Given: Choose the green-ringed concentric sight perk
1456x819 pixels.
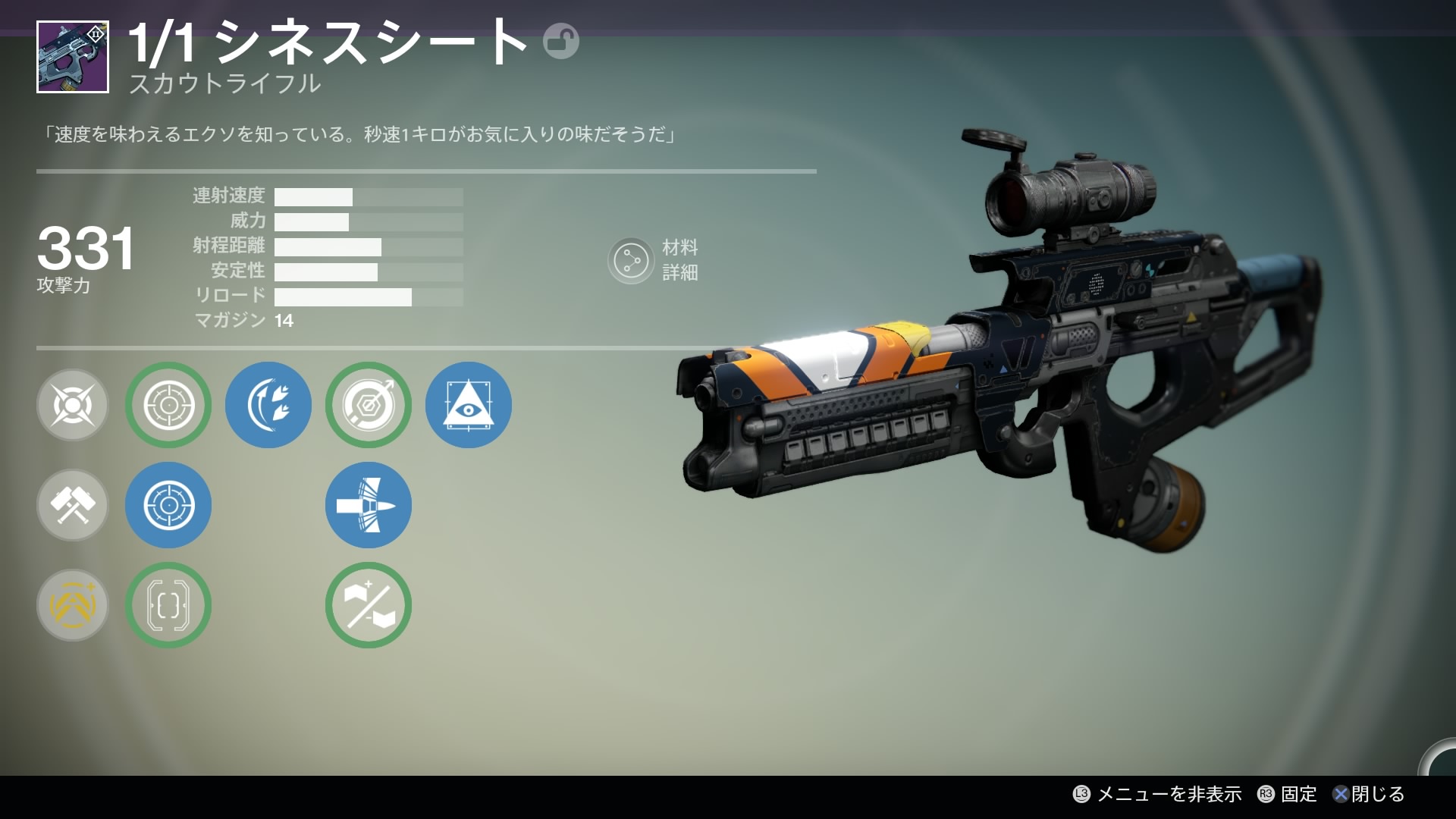Looking at the screenshot, I should pos(168,405).
